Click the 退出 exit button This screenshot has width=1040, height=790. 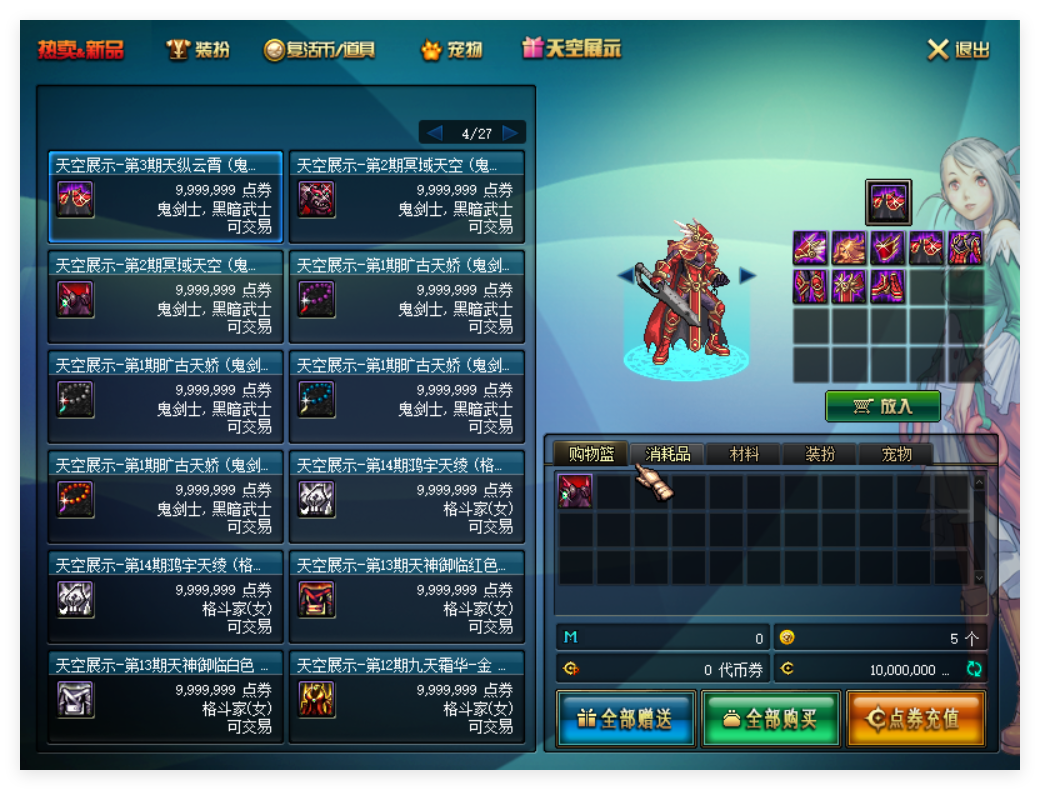[x=958, y=49]
